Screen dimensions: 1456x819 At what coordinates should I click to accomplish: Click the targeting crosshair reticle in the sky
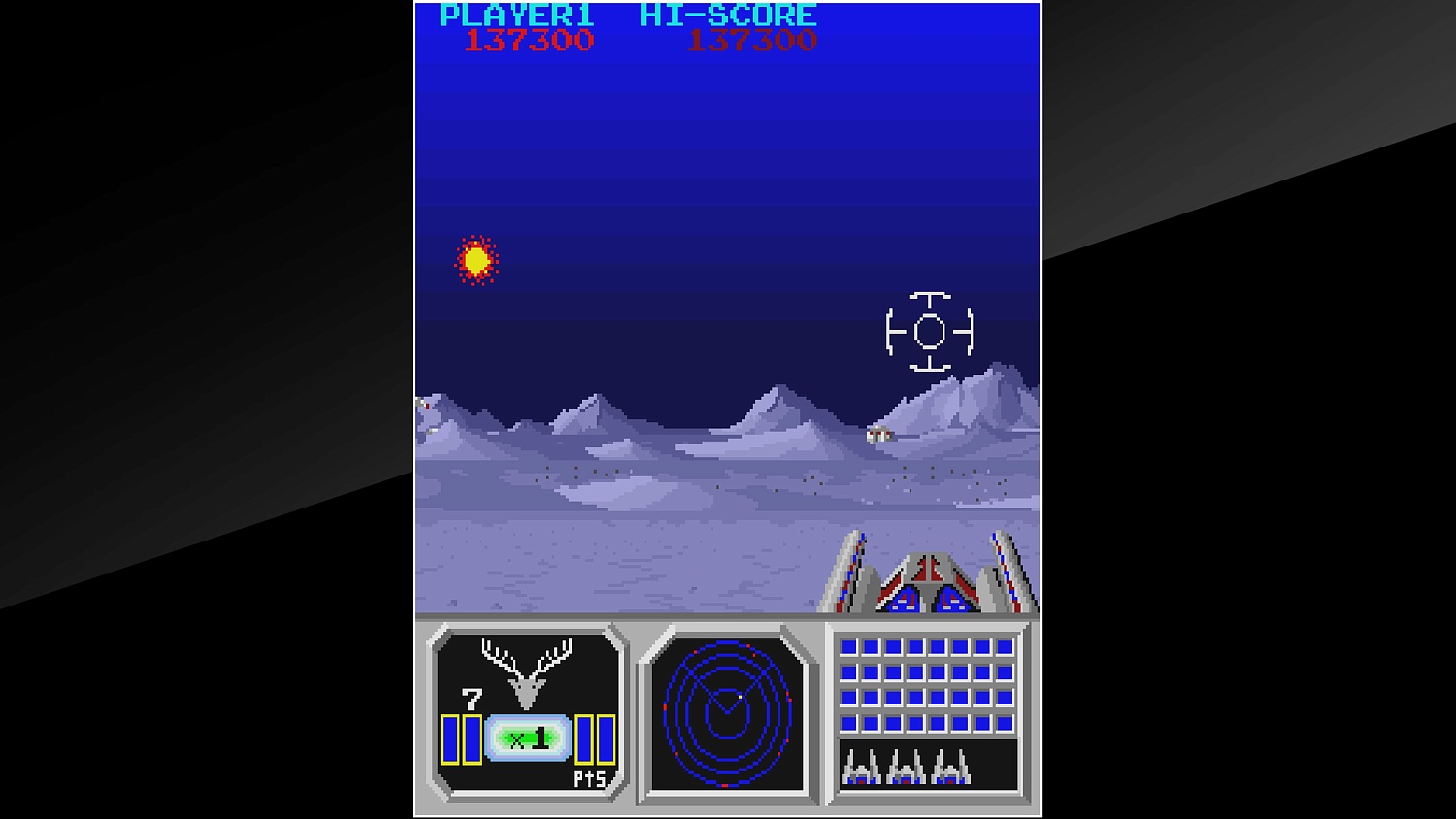929,332
